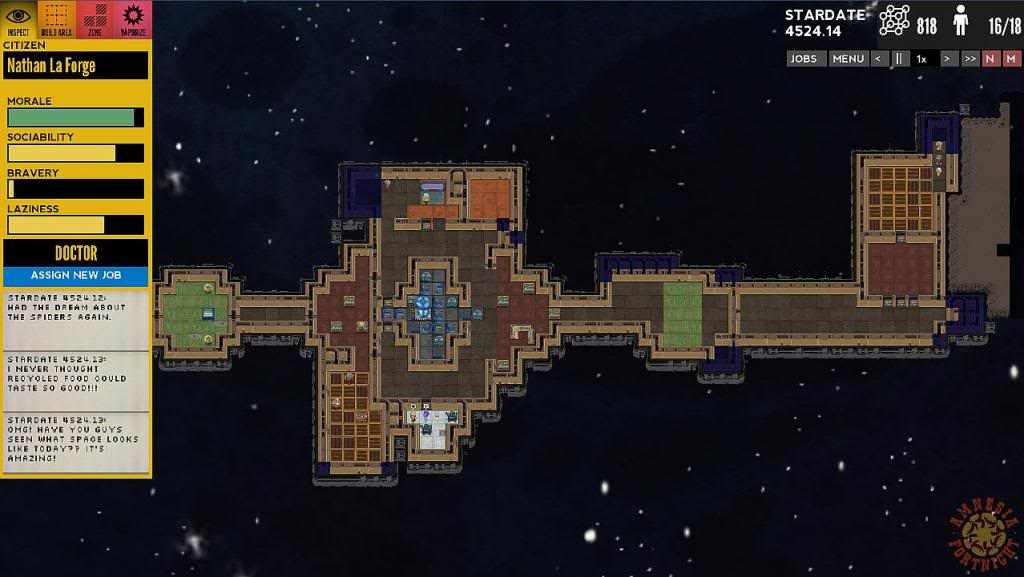
Task: Increase speed with the single right arrow
Action: tap(946, 59)
